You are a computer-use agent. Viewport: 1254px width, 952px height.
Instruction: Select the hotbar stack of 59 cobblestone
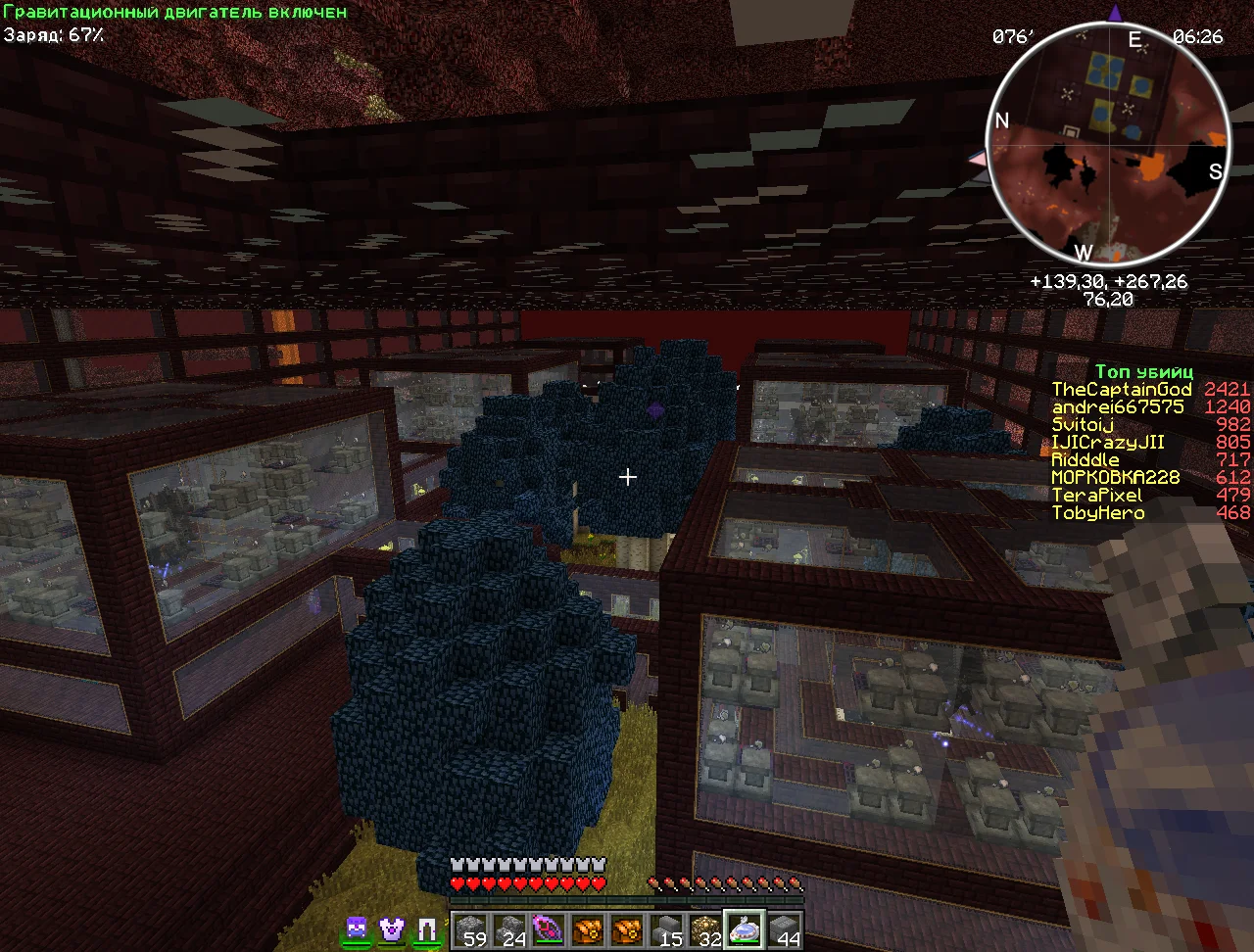pyautogui.click(x=469, y=929)
